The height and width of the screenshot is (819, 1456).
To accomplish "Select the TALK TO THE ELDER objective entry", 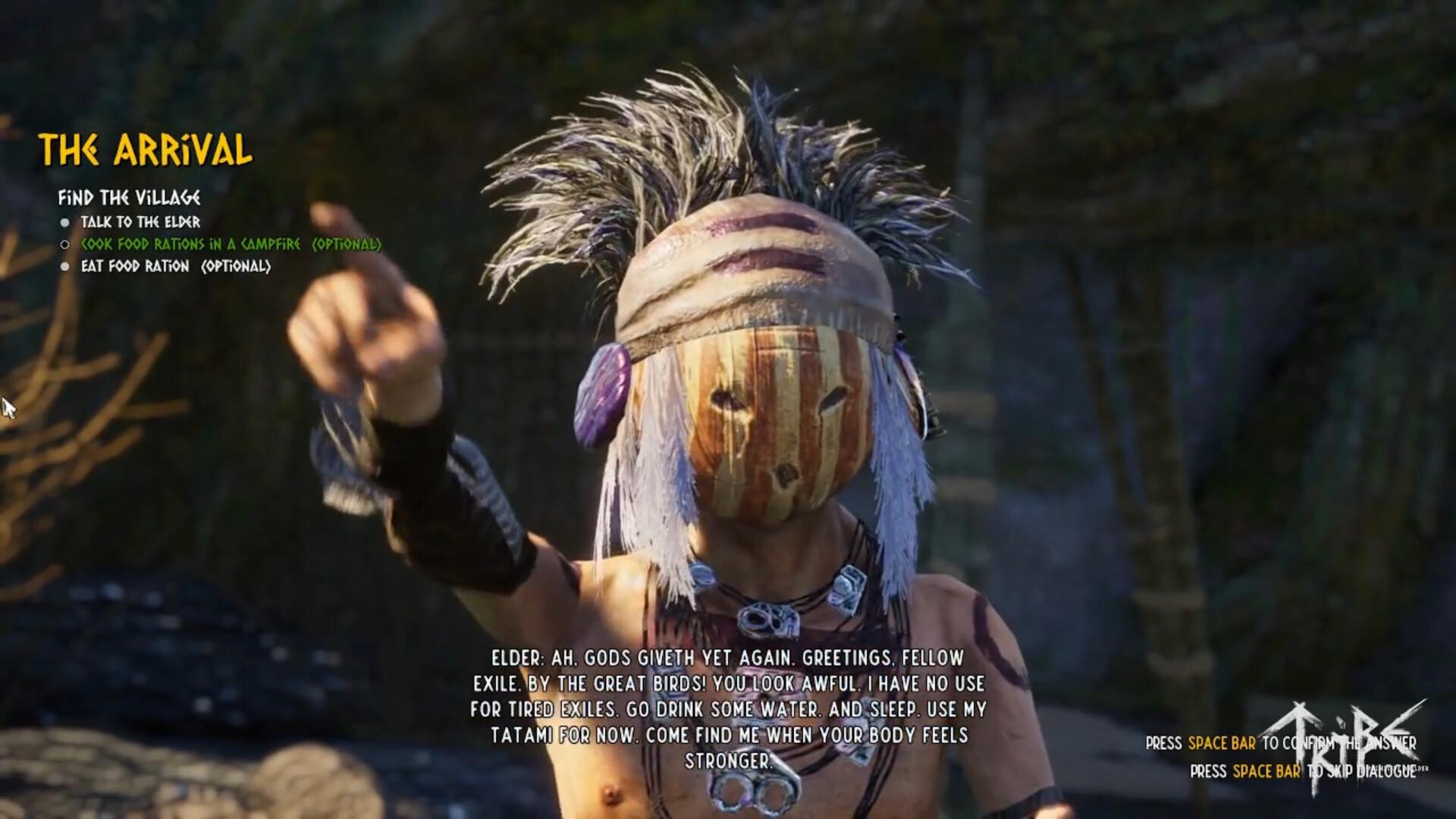I will pos(141,223).
